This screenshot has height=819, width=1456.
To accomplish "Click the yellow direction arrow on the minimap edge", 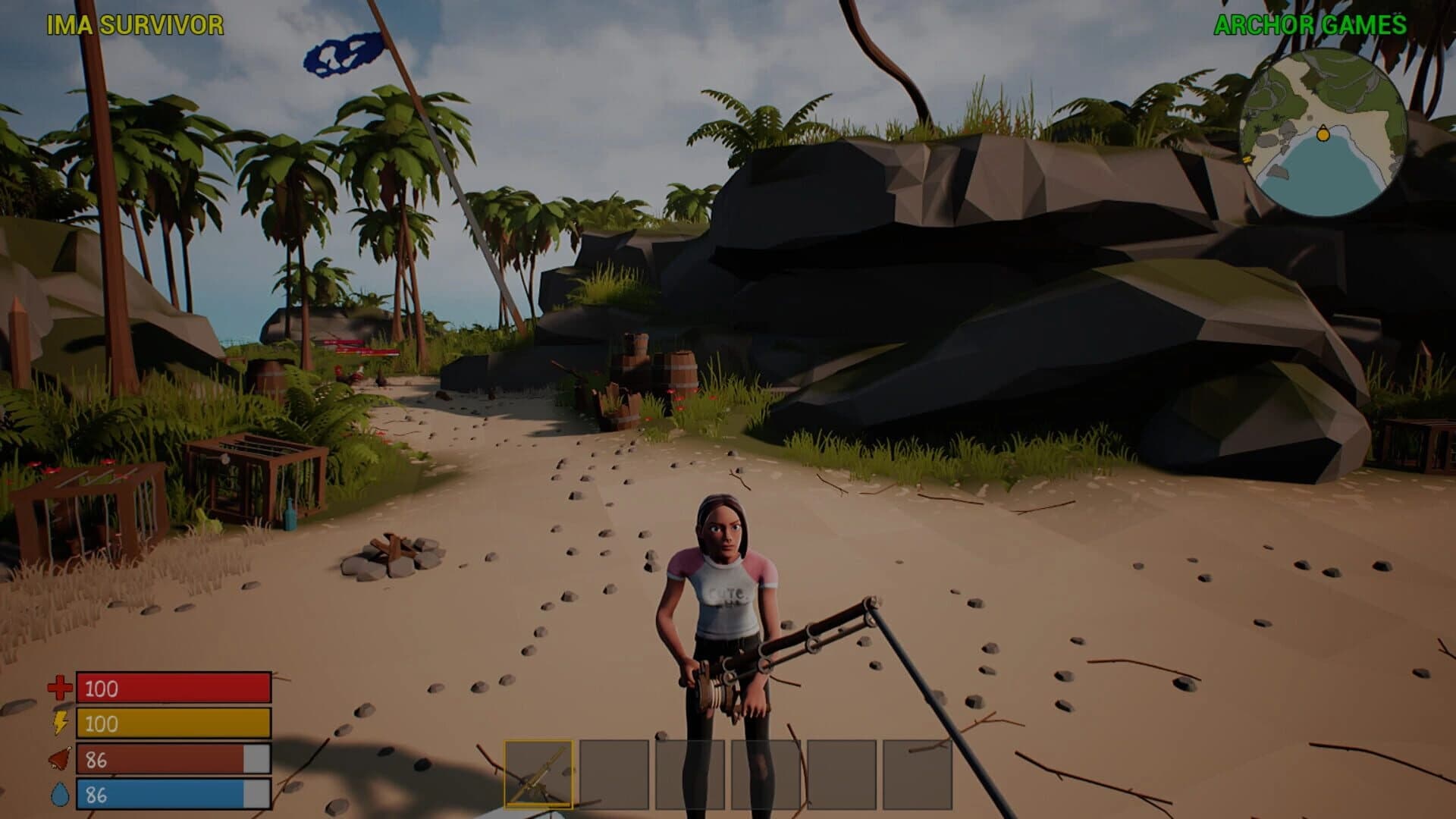I will (1248, 161).
